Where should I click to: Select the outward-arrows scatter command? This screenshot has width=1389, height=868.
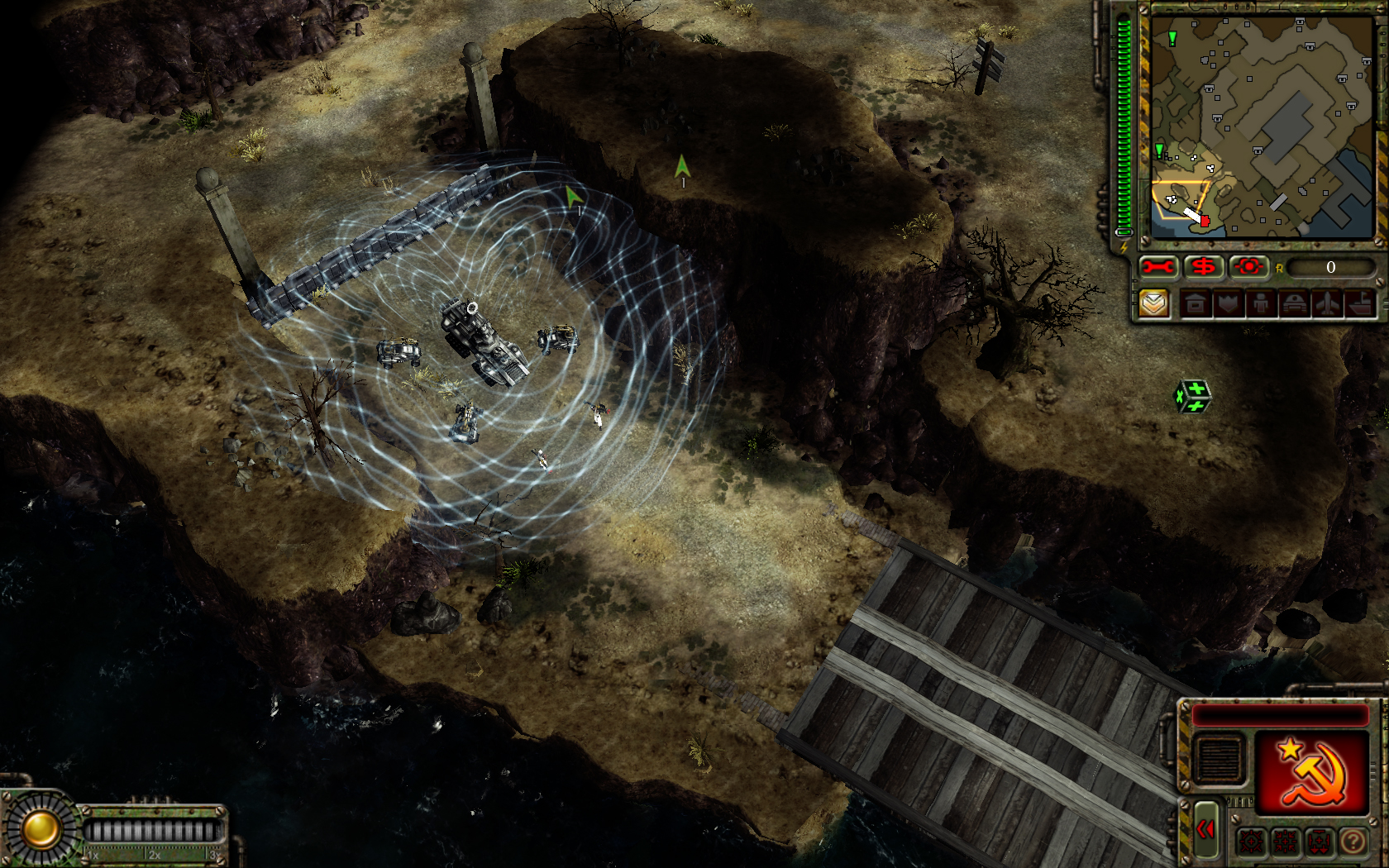click(x=1251, y=842)
